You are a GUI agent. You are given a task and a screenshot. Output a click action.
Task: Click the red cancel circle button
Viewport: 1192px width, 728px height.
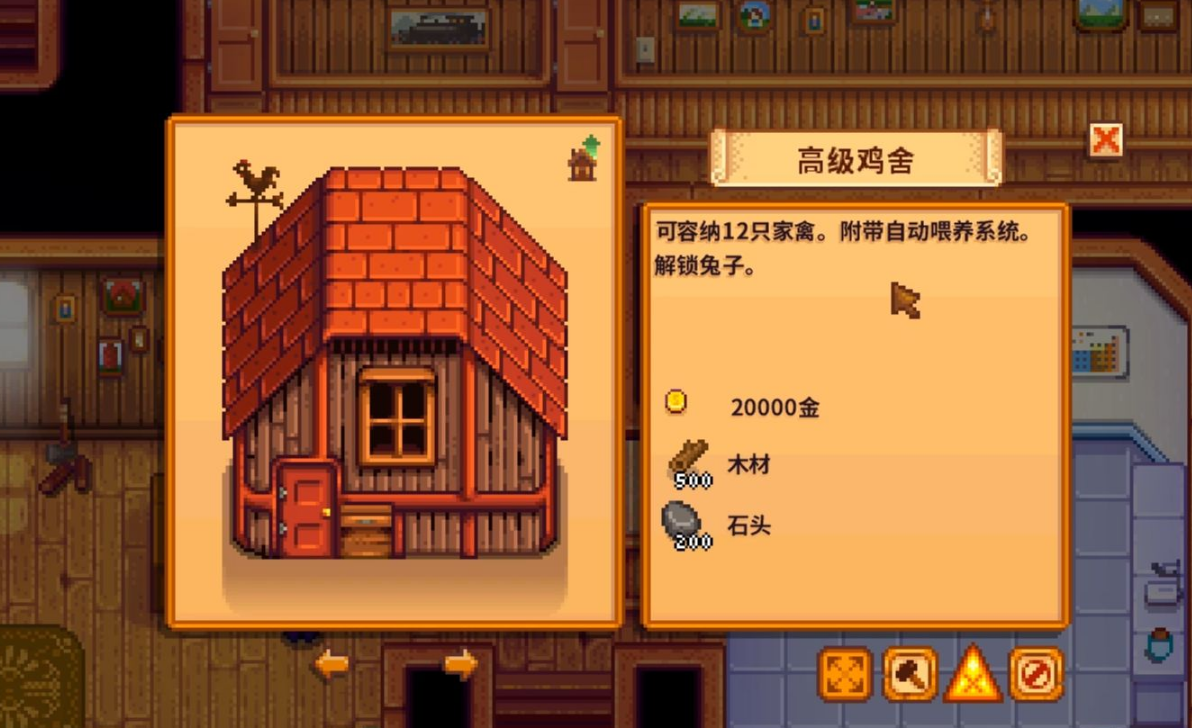[x=1036, y=674]
